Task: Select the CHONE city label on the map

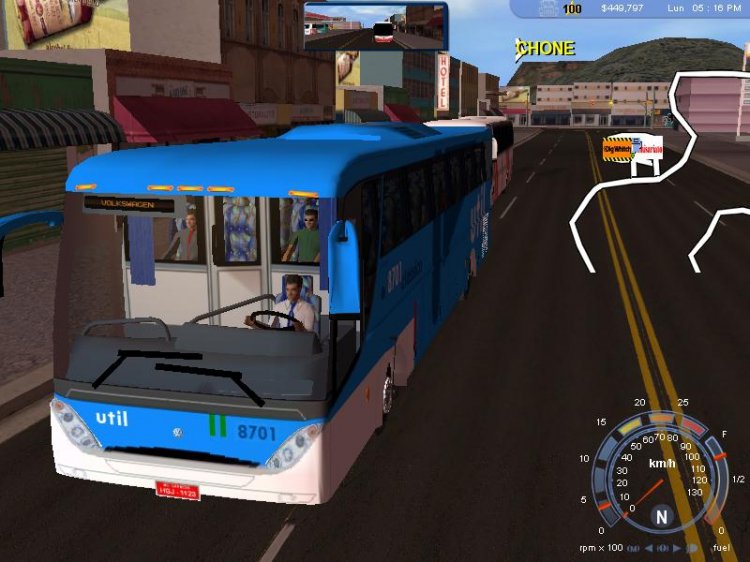Action: (546, 48)
